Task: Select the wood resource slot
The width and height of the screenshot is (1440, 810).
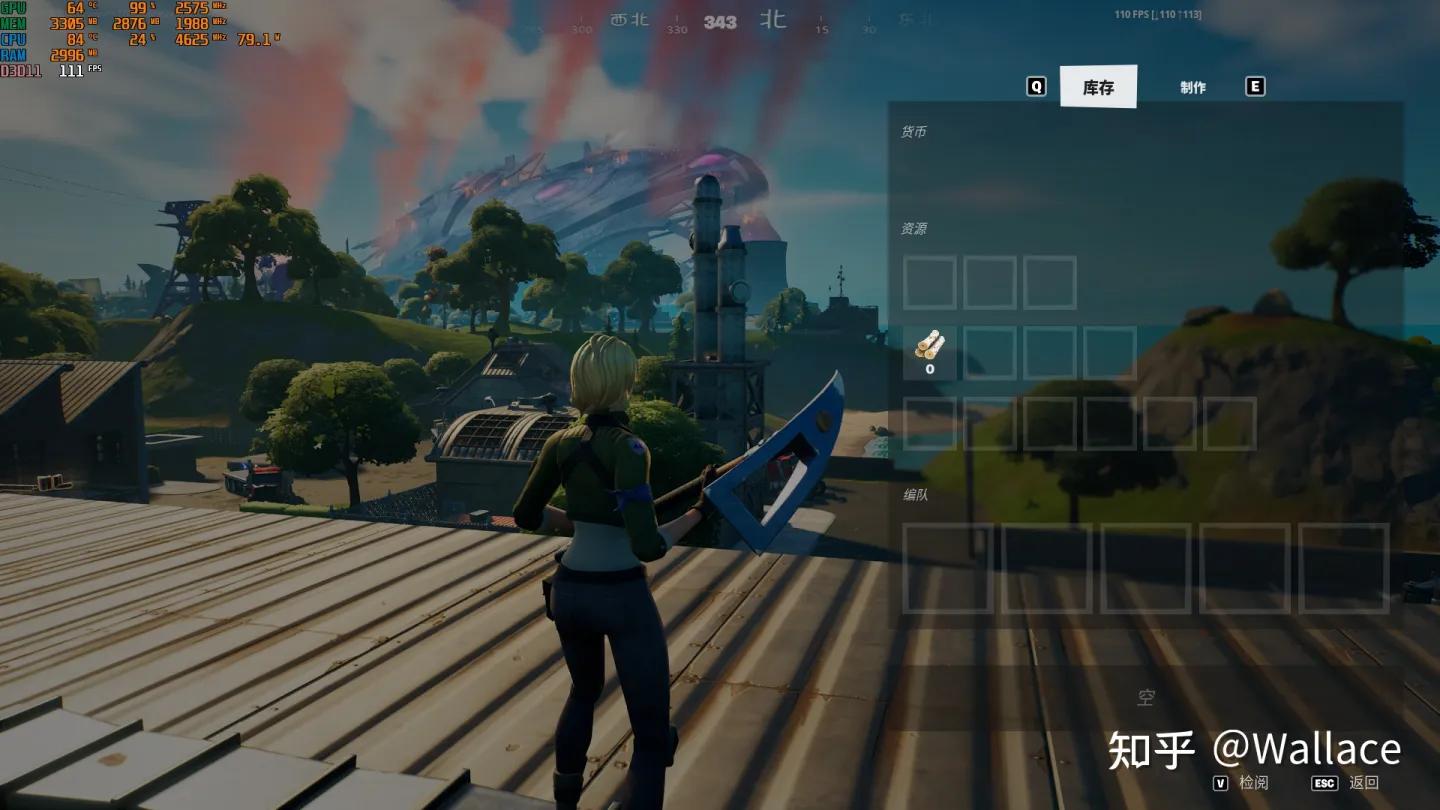Action: pos(929,352)
